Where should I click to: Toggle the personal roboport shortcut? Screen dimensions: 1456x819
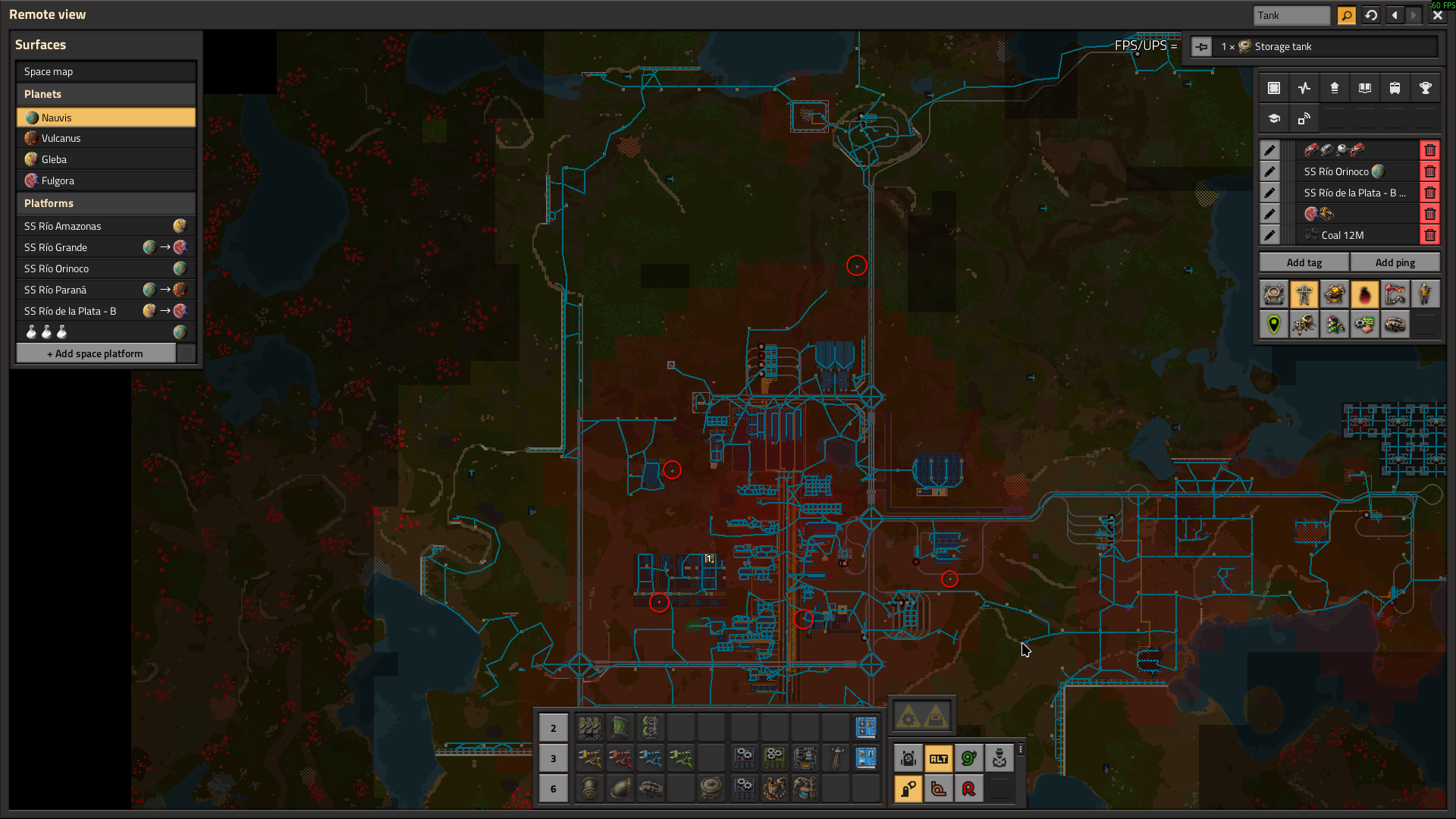coord(908,758)
